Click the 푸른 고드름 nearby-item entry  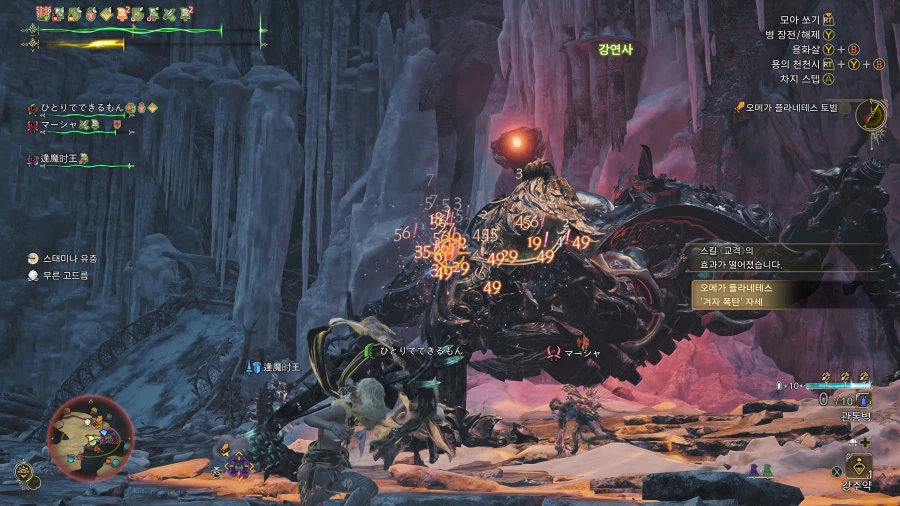pyautogui.click(x=63, y=275)
